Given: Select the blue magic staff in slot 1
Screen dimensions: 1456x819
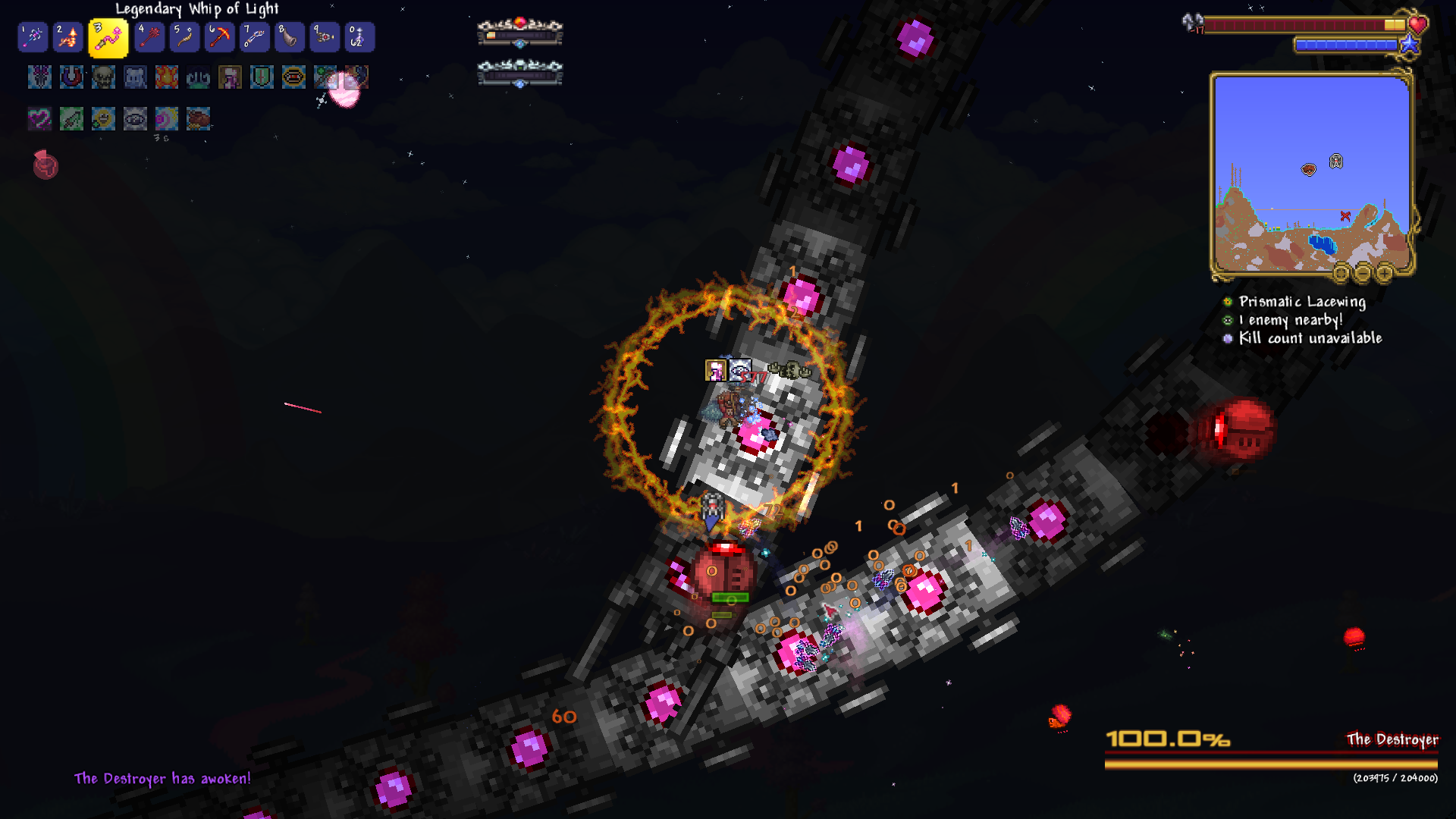Looking at the screenshot, I should 33,37.
